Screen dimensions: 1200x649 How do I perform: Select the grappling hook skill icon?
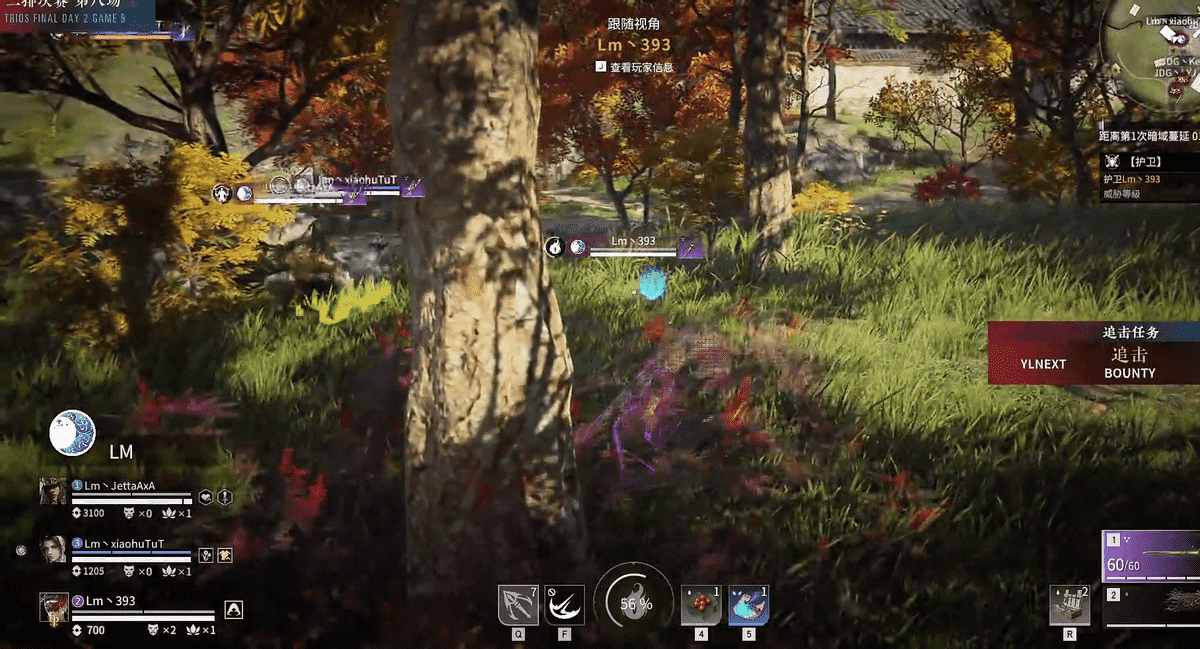(x=518, y=605)
